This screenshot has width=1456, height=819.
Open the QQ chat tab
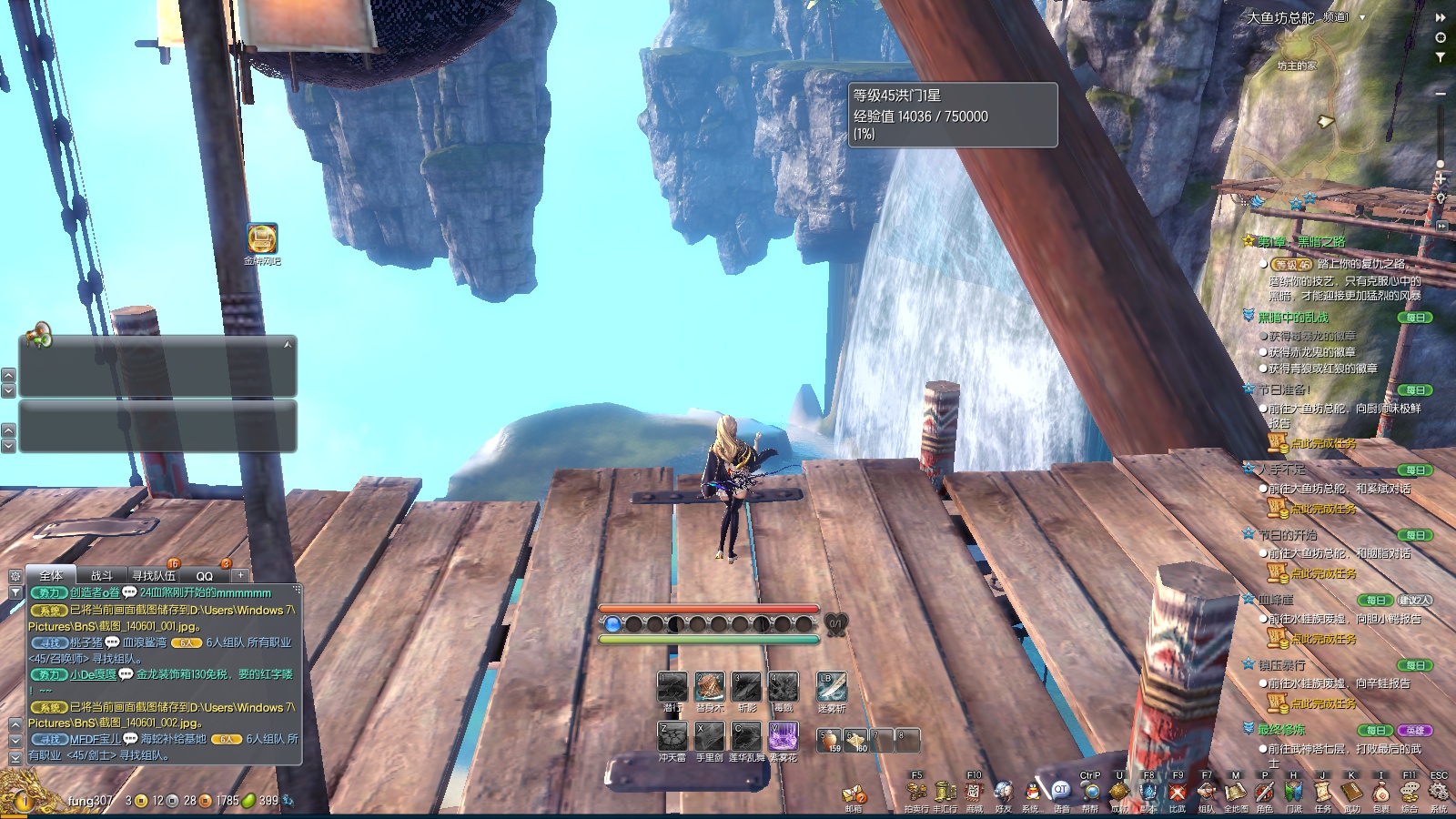pos(205,576)
